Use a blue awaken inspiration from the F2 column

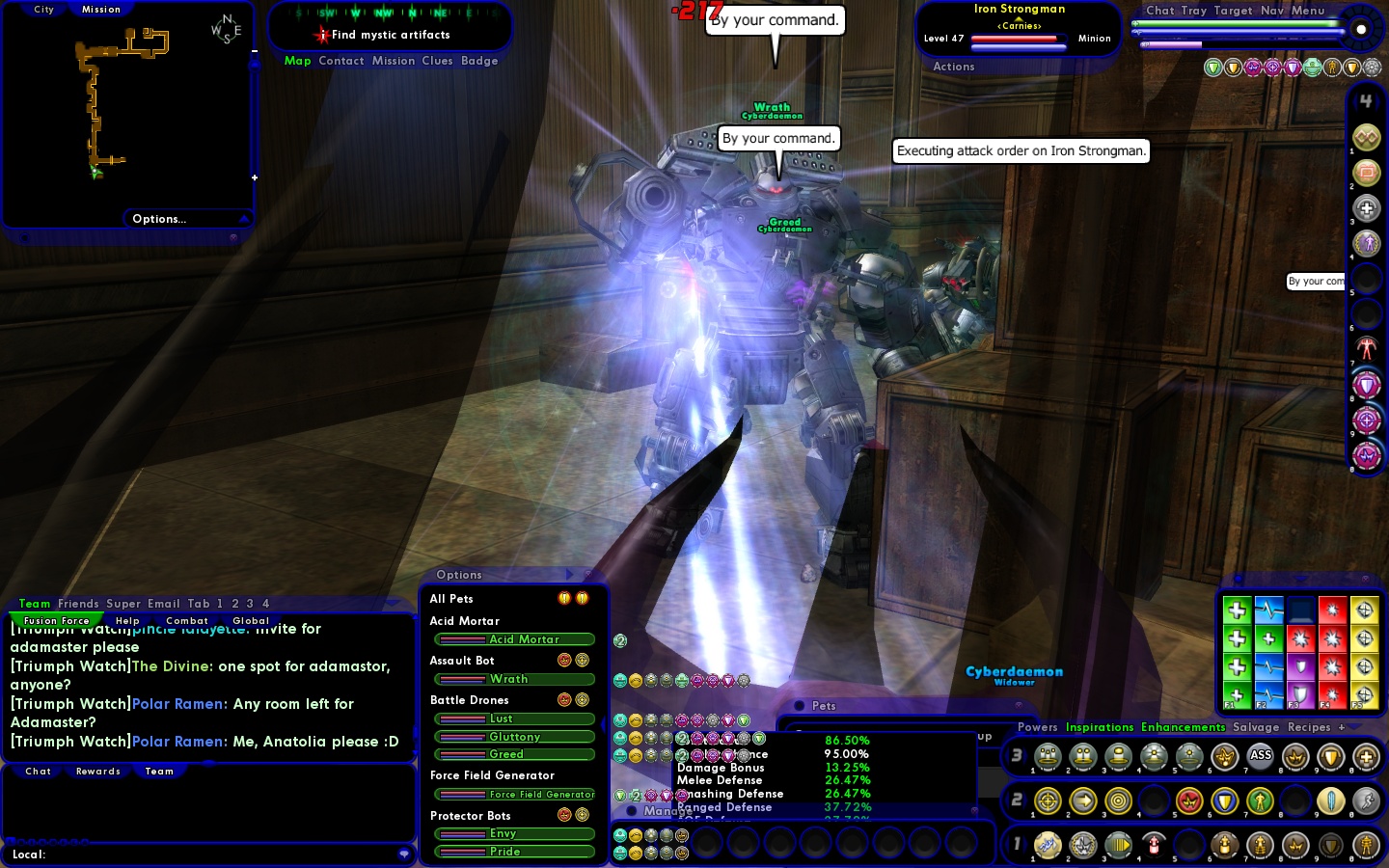click(x=1270, y=610)
